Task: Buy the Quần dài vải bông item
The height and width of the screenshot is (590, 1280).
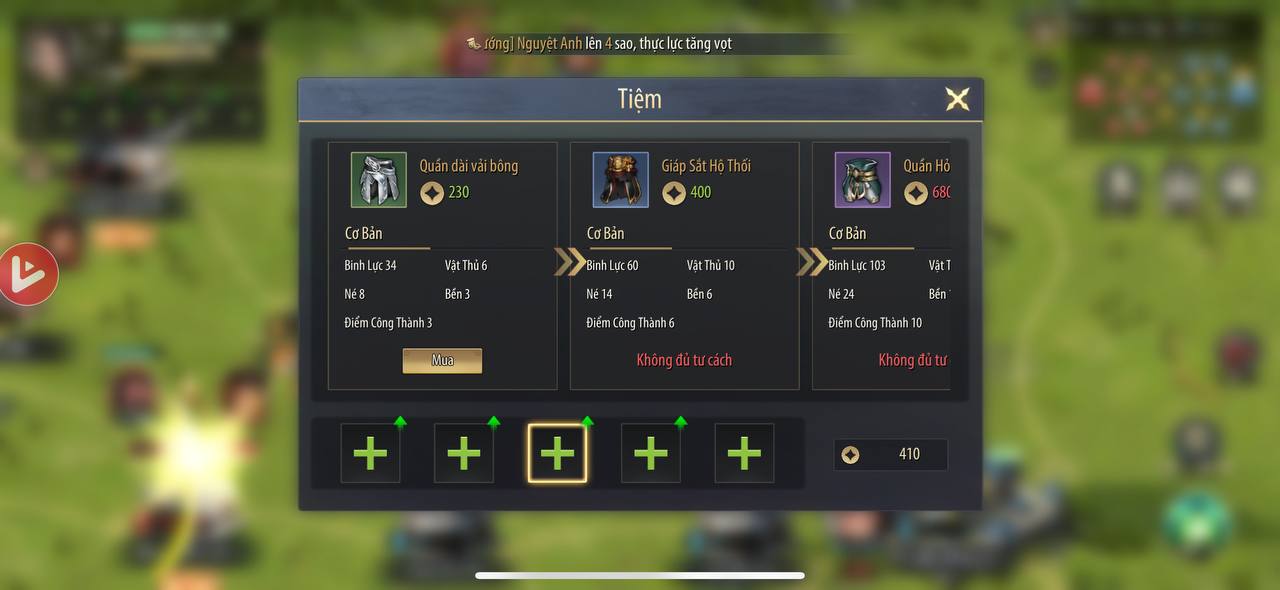Action: tap(442, 361)
